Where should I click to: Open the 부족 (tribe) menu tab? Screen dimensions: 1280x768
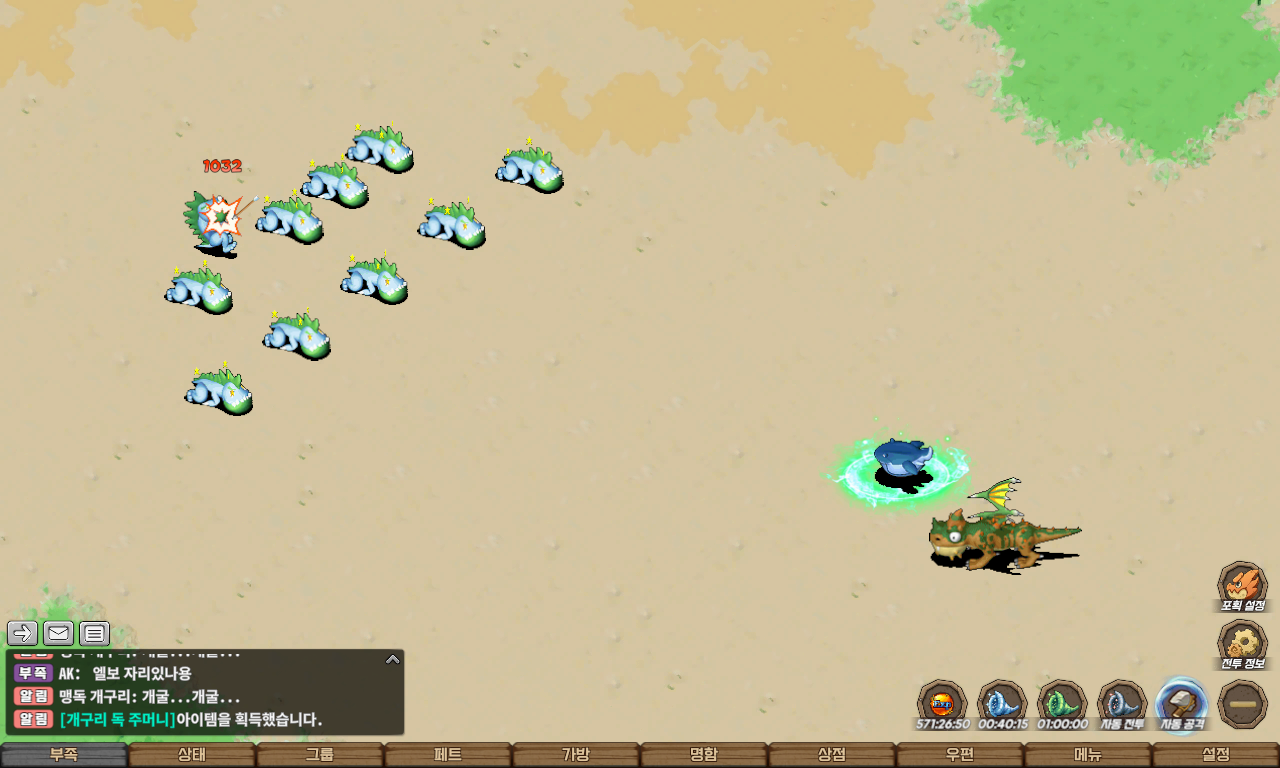pos(64,755)
